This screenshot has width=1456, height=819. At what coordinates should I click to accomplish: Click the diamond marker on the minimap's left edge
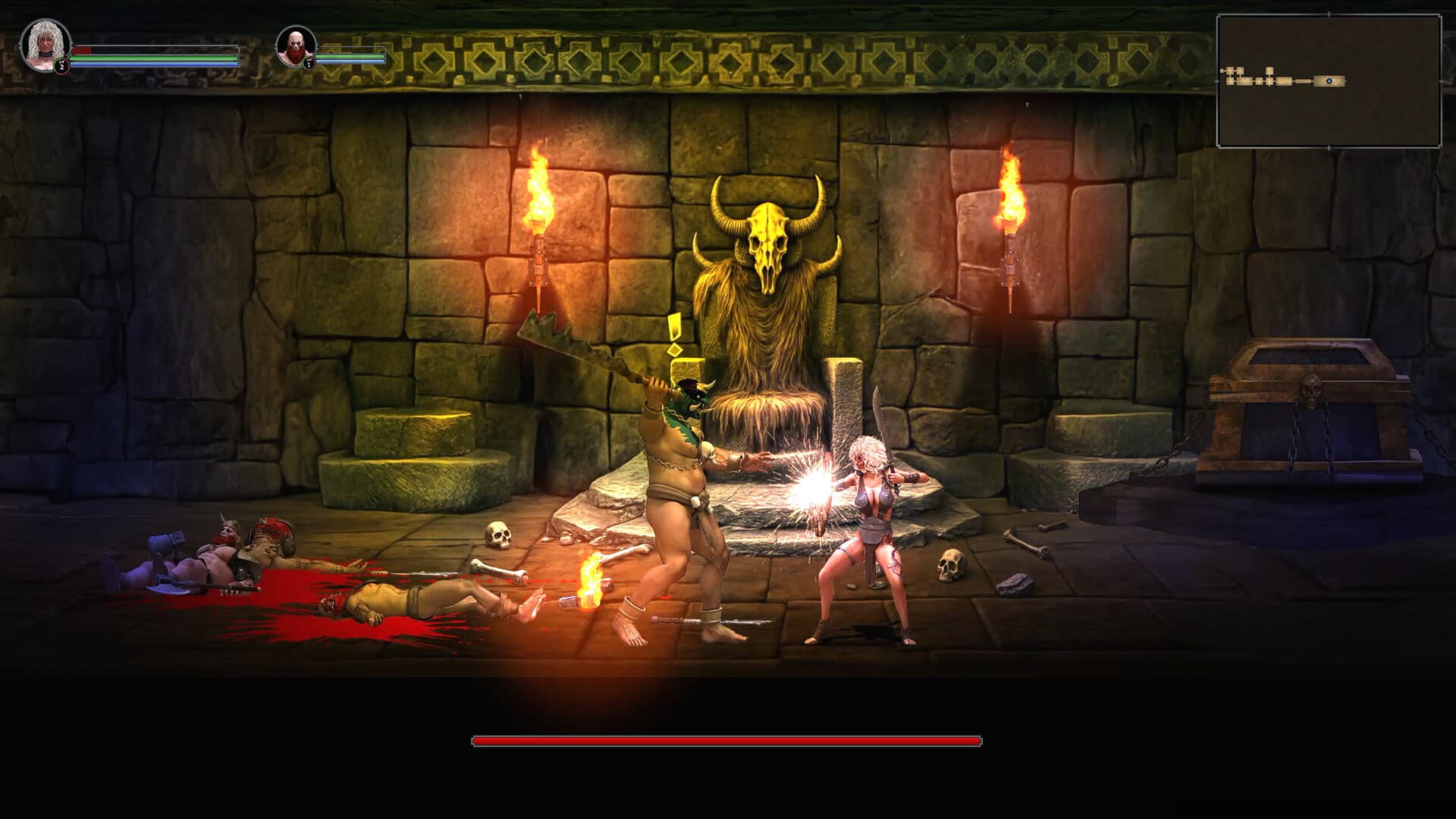click(x=1217, y=81)
